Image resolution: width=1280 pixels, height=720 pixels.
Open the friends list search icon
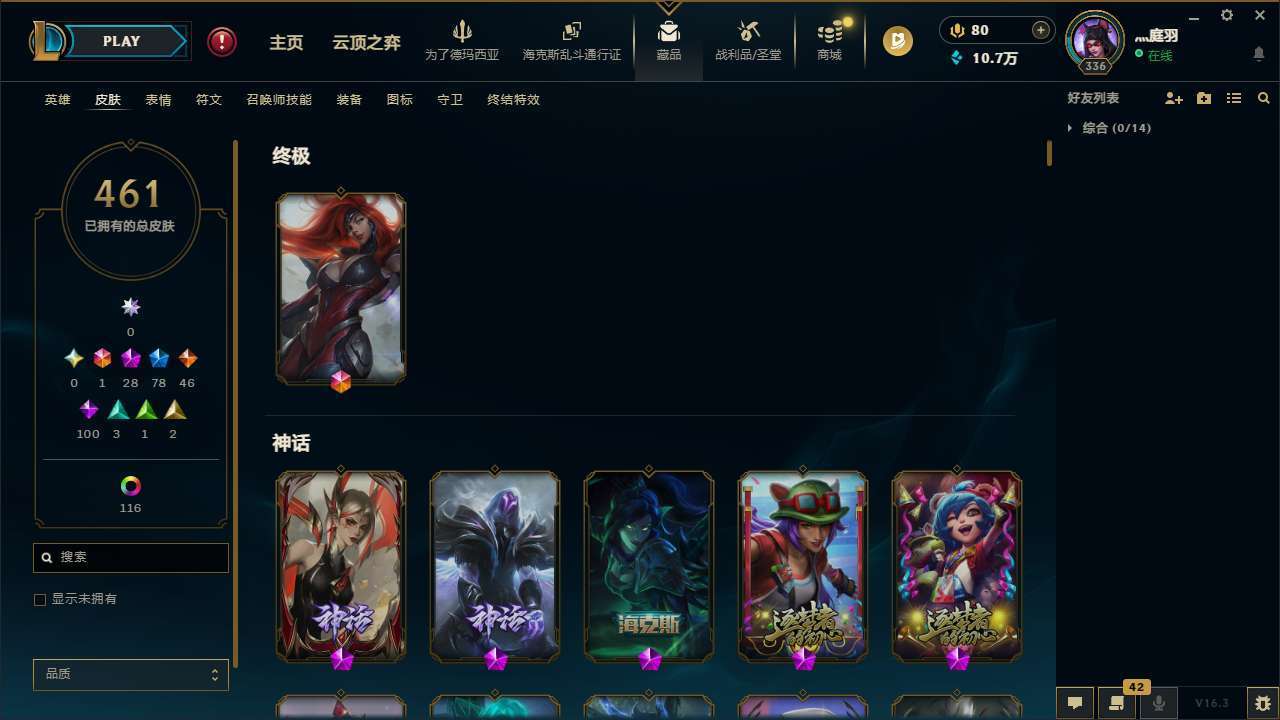[1263, 98]
